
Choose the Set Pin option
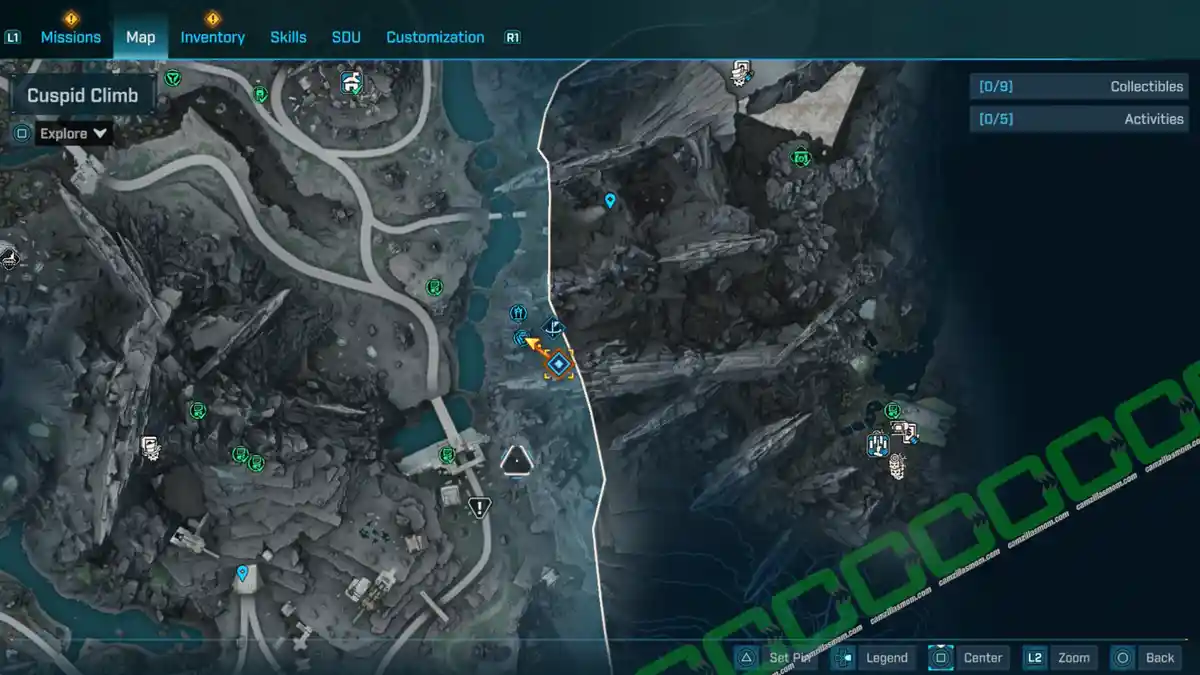point(778,657)
